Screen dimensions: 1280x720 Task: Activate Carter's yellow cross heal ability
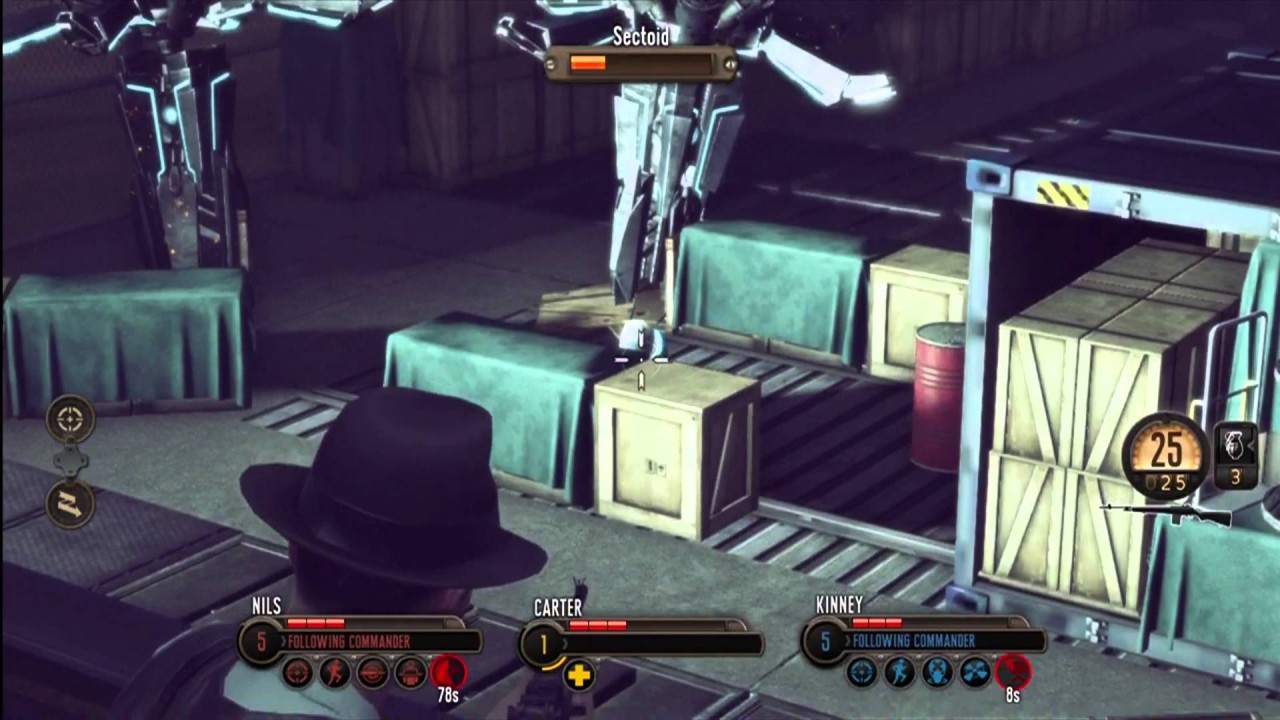578,675
